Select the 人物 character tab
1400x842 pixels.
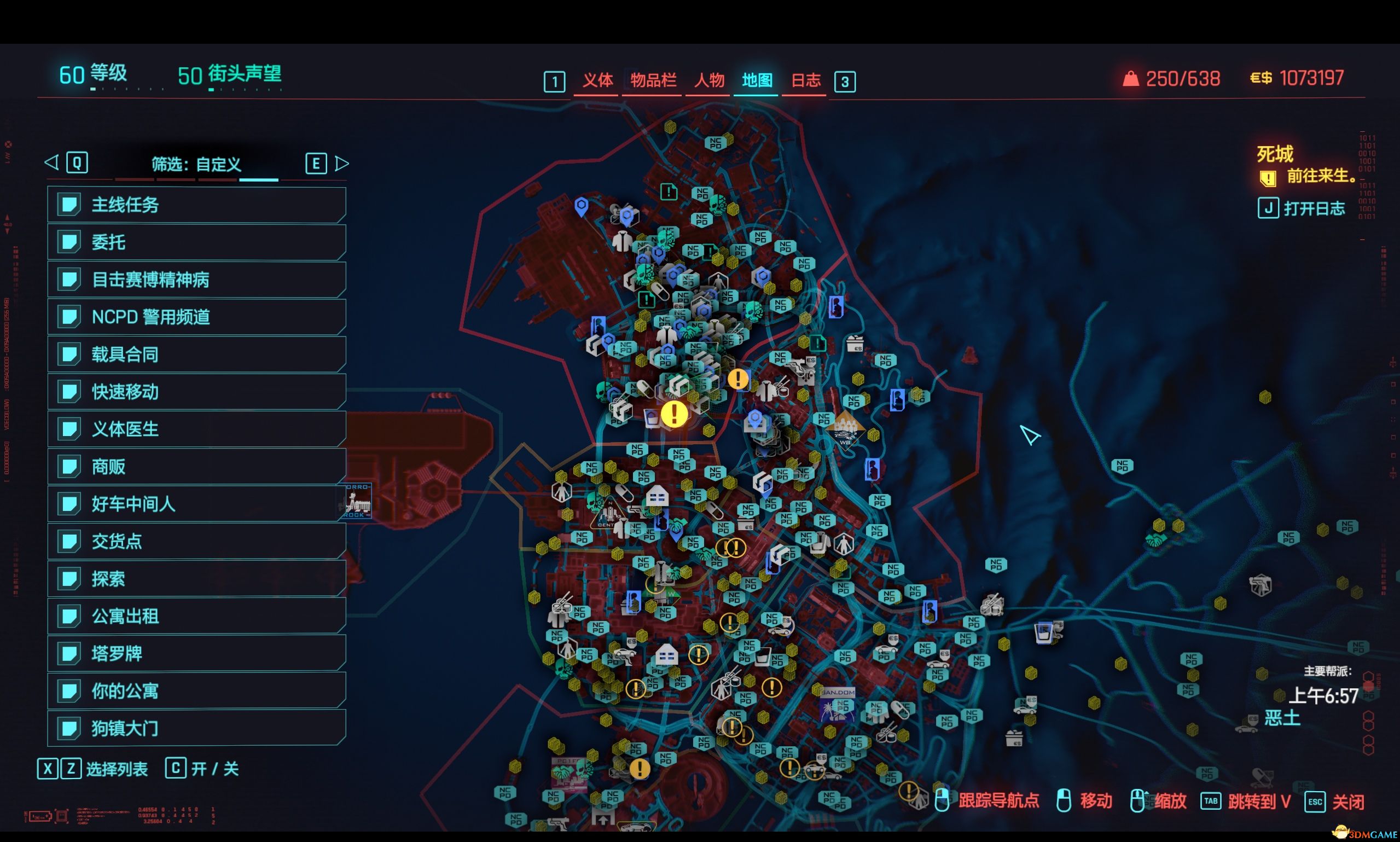709,80
